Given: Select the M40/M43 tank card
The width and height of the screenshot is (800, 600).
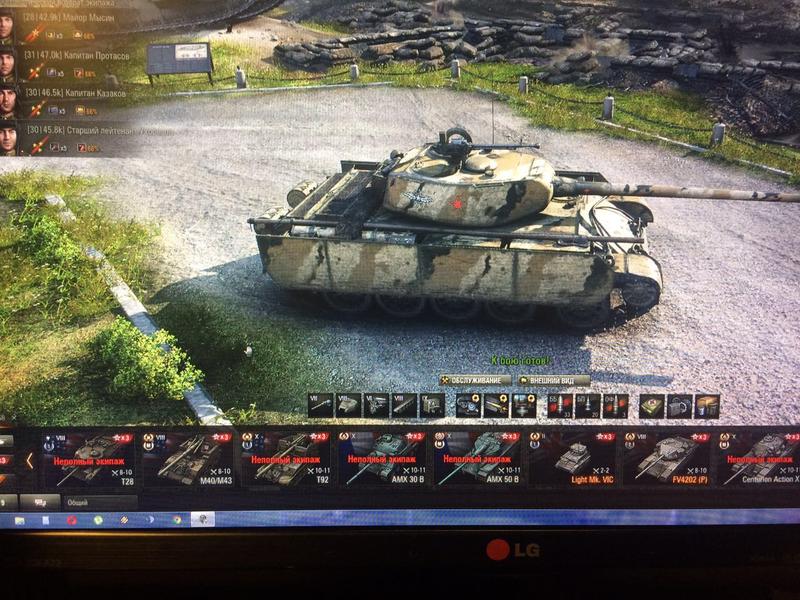Looking at the screenshot, I should pos(184,459).
